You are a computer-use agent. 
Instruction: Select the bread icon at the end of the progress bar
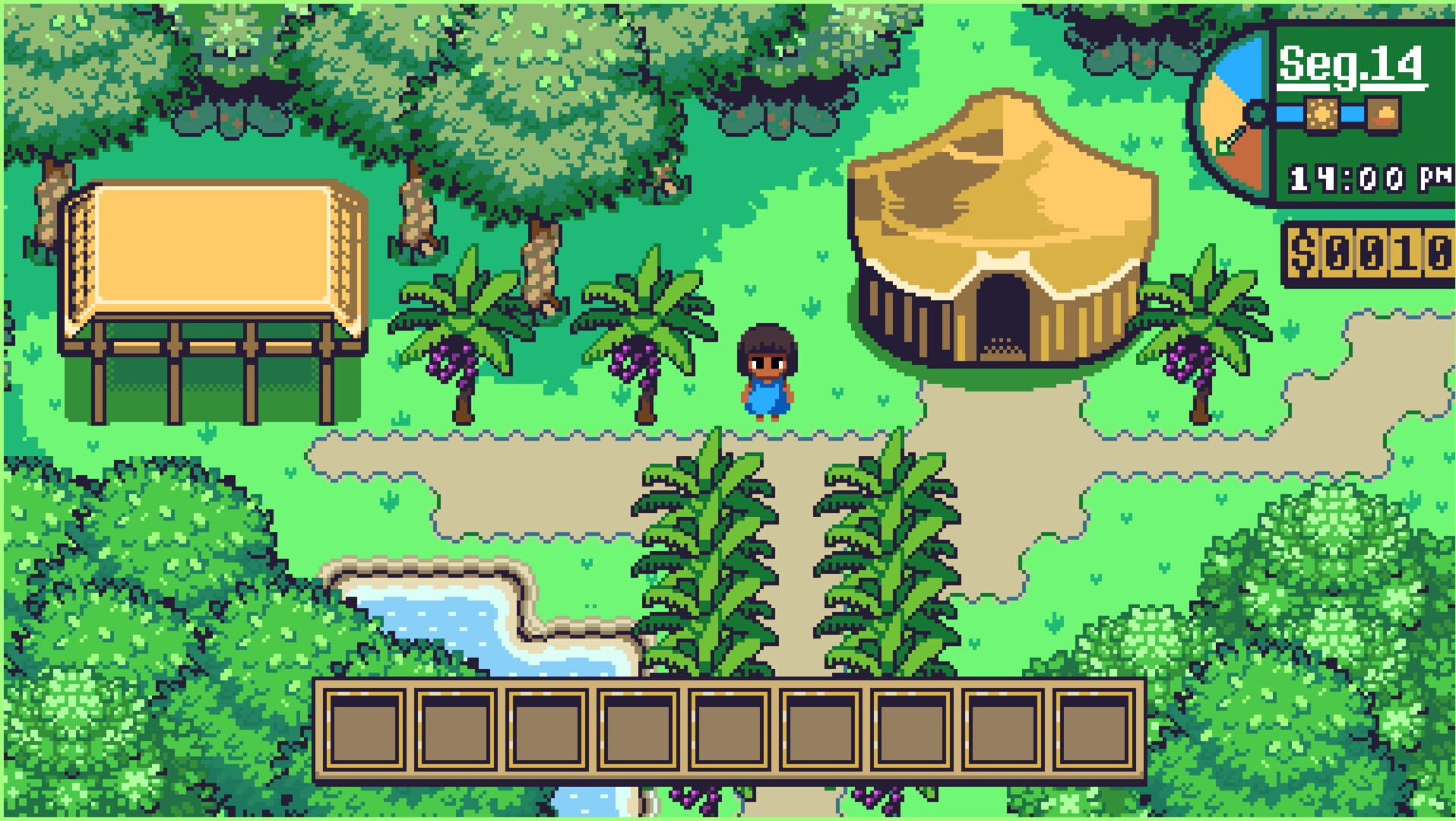tap(1383, 114)
